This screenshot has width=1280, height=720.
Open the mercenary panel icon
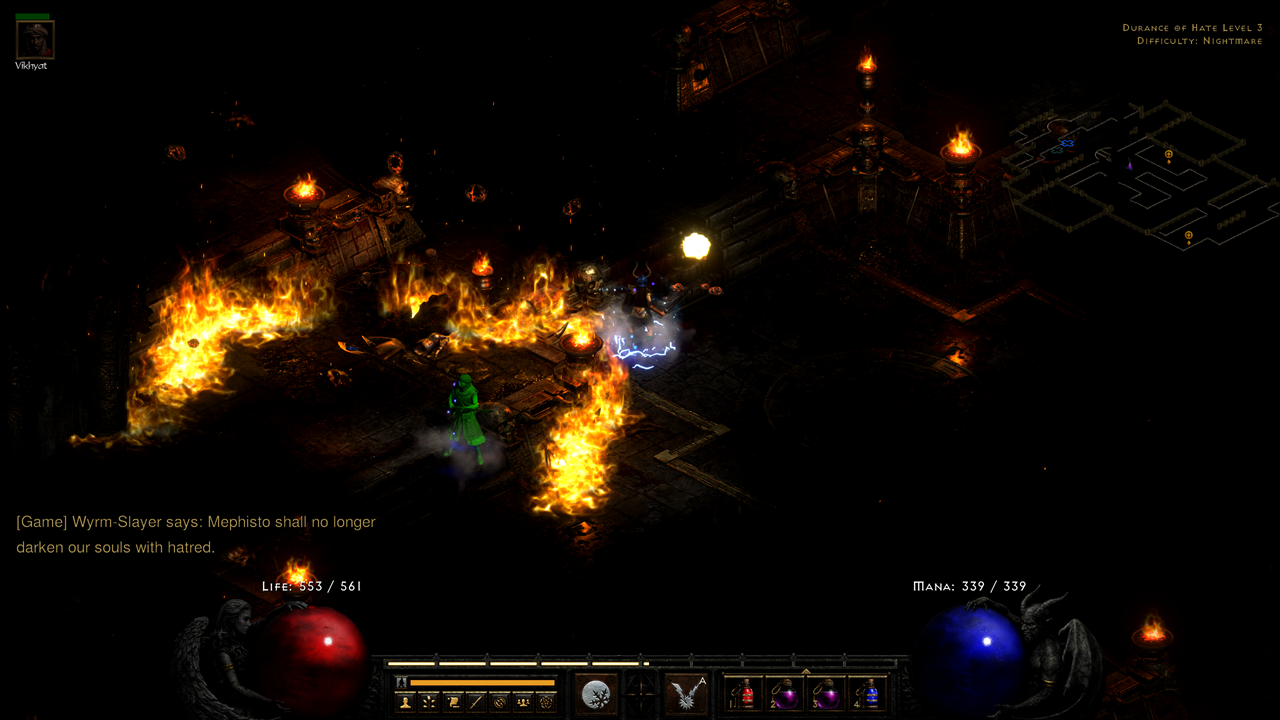(x=500, y=700)
